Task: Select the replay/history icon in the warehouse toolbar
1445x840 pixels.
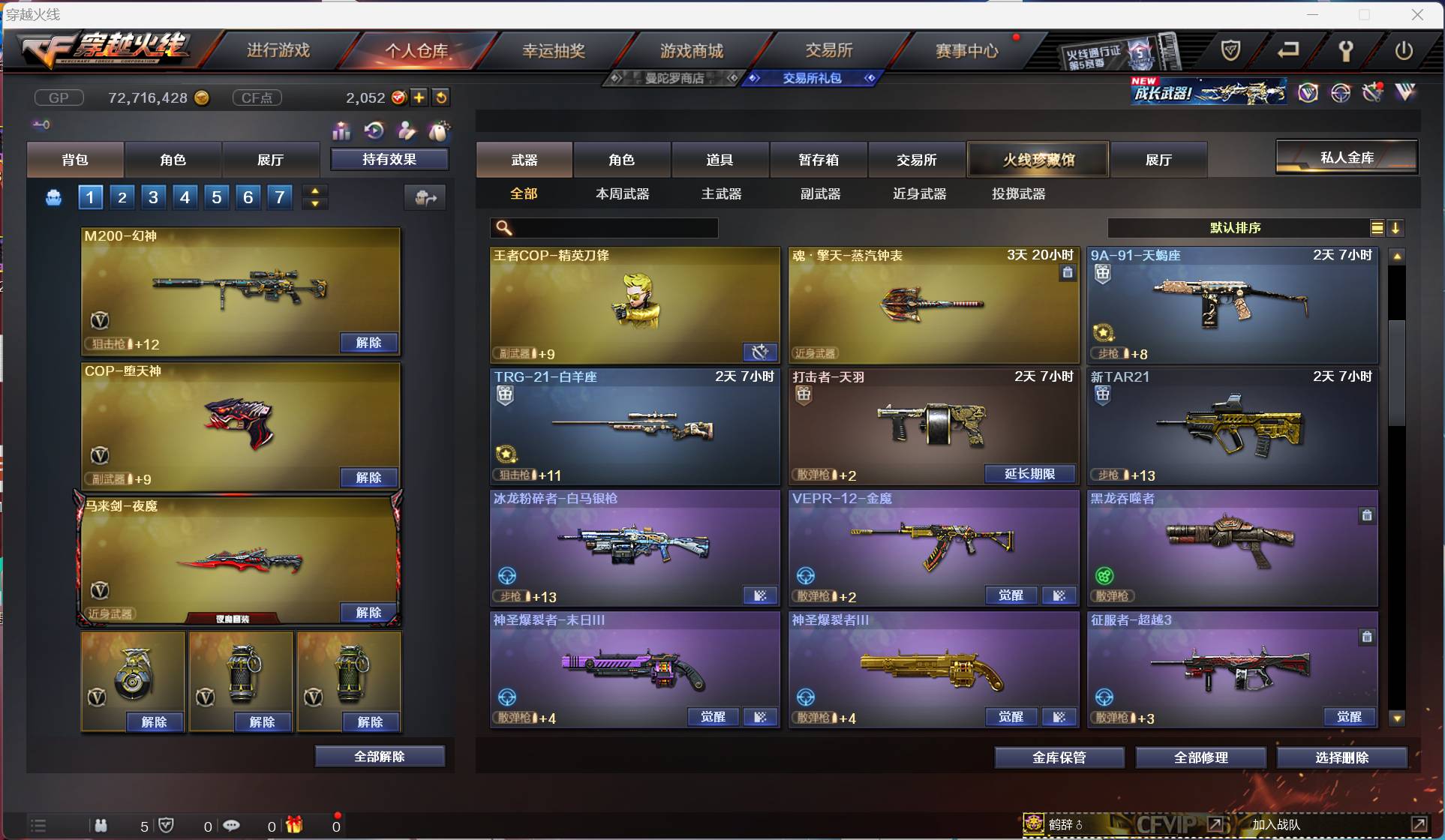Action: click(x=374, y=131)
